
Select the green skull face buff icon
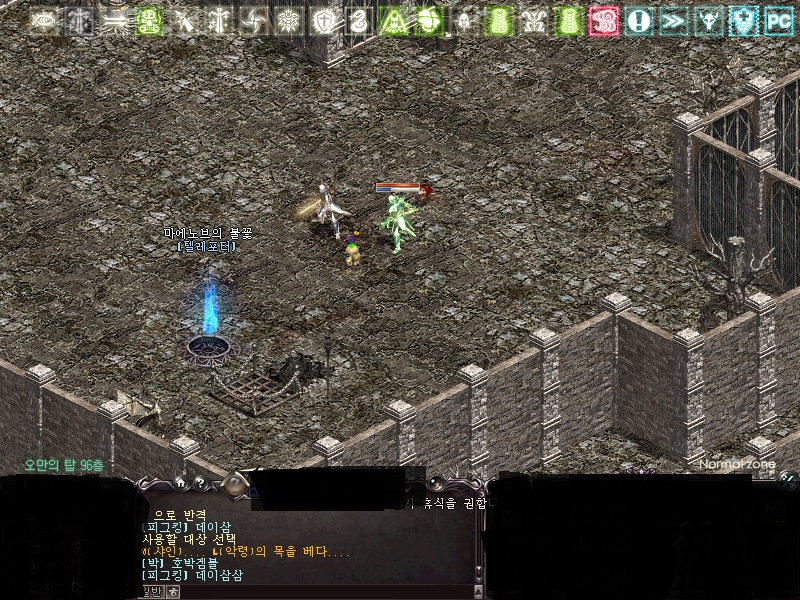coord(149,20)
